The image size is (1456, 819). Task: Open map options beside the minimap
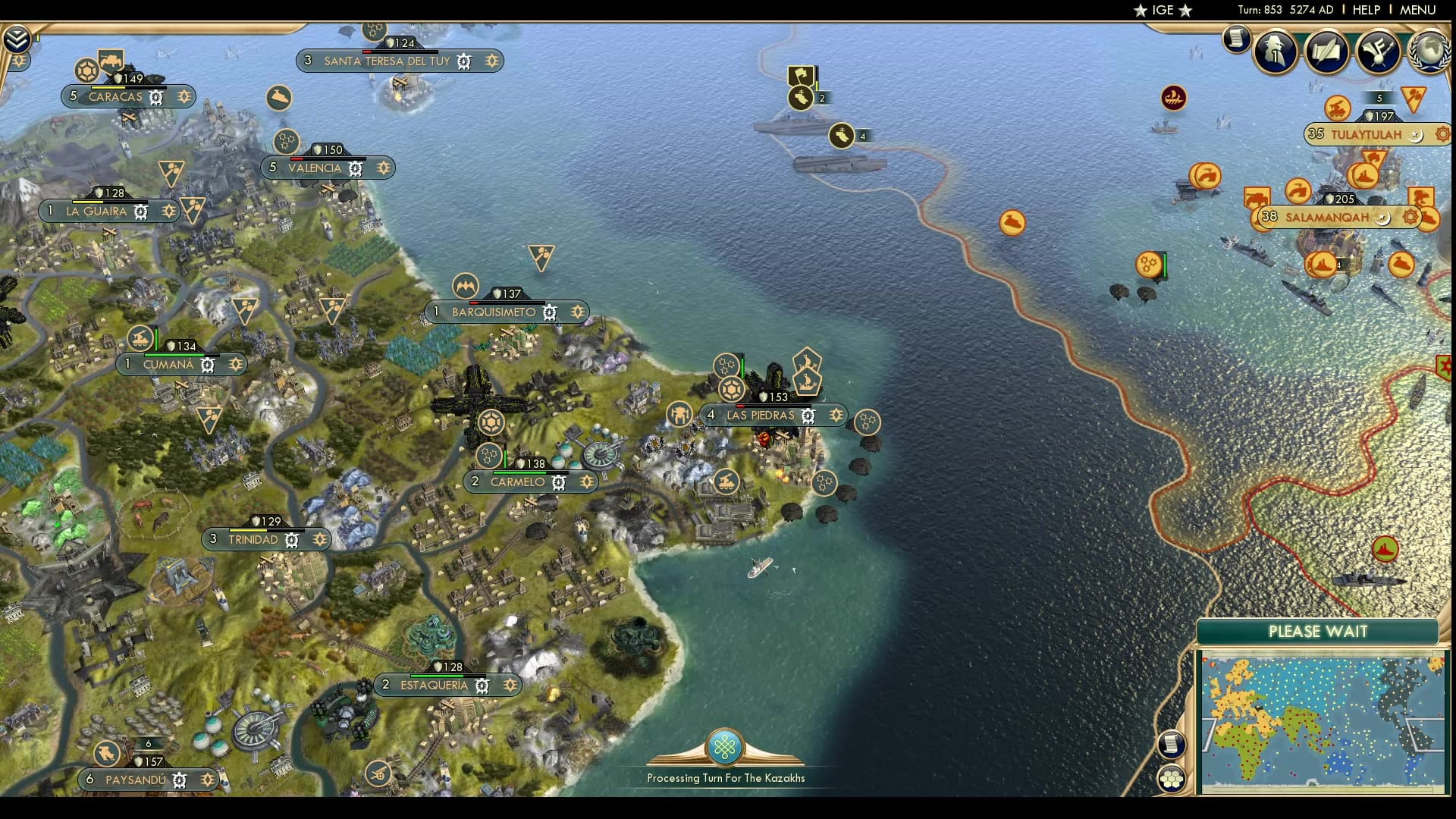point(1171,745)
